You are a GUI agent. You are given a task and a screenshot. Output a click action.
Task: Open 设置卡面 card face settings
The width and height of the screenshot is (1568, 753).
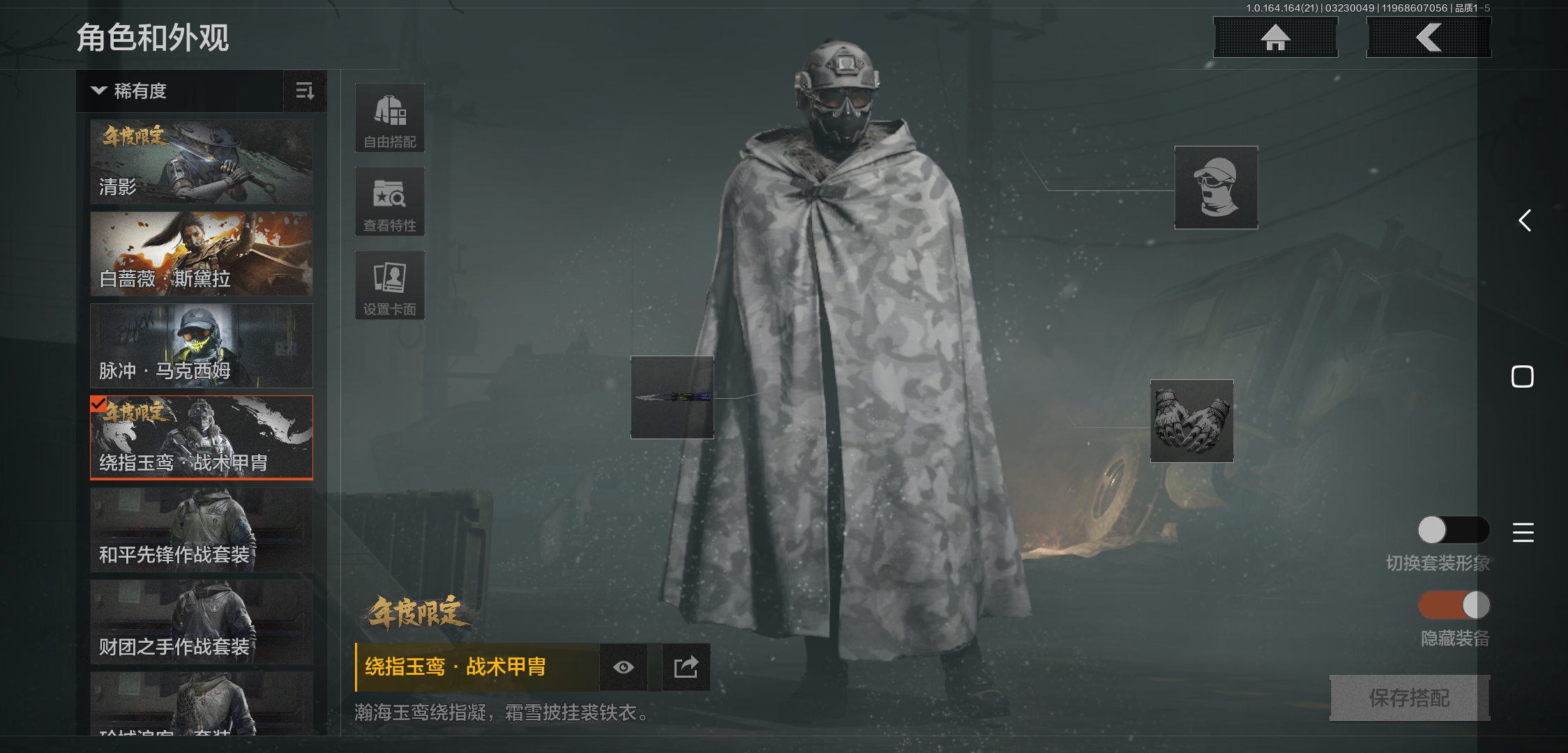click(x=390, y=284)
